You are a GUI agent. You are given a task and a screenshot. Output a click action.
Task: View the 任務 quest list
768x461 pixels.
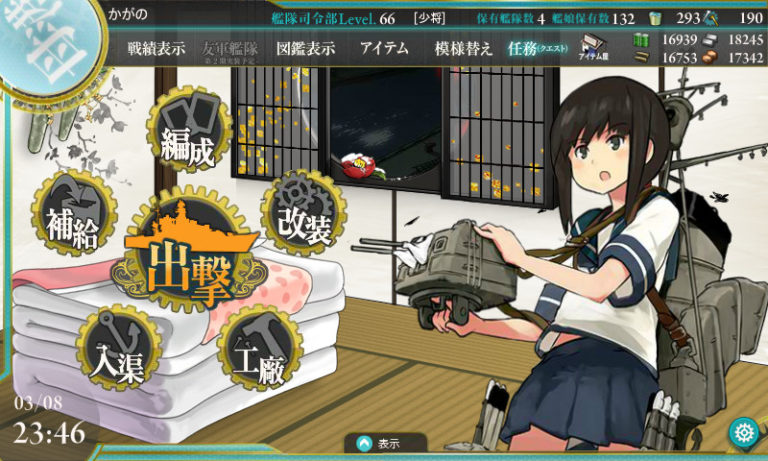pos(536,49)
